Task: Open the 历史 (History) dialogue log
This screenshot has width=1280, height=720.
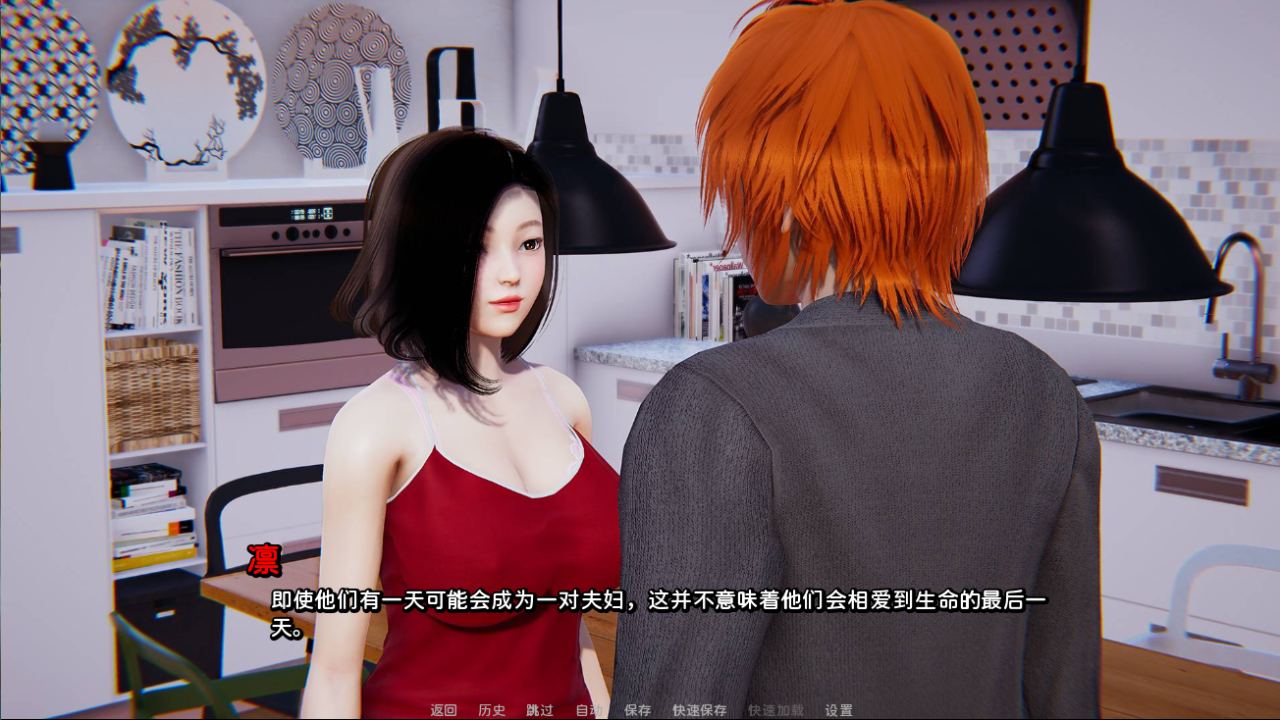Action: point(491,710)
